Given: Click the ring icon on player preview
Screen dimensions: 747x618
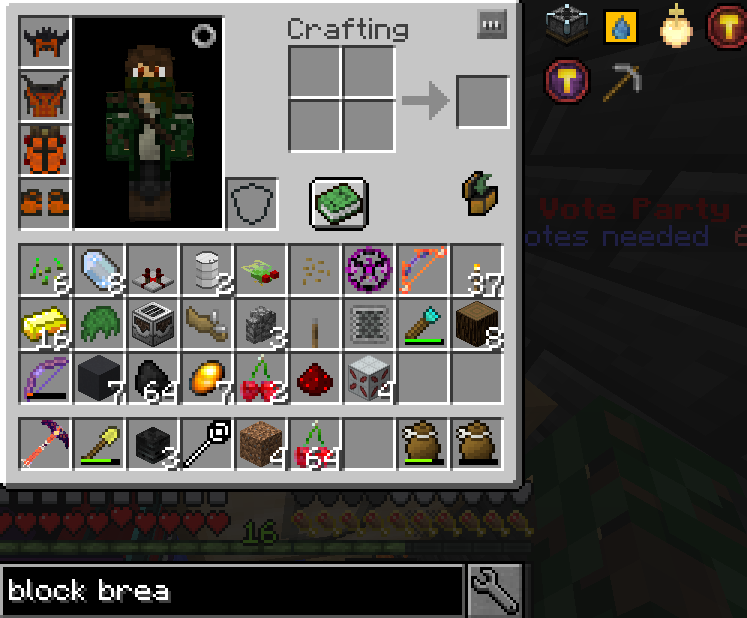Looking at the screenshot, I should click(x=204, y=36).
